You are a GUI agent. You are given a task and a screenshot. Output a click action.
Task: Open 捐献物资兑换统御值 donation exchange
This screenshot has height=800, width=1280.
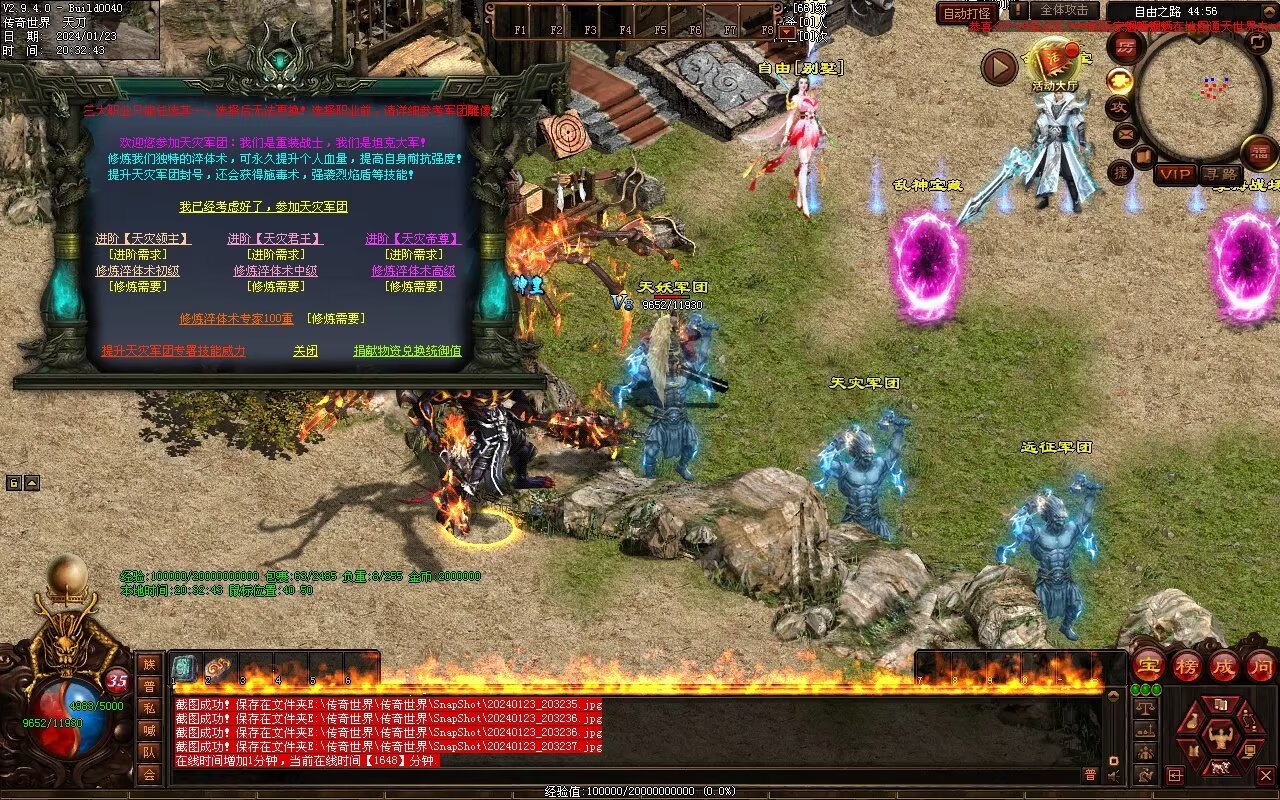point(407,351)
